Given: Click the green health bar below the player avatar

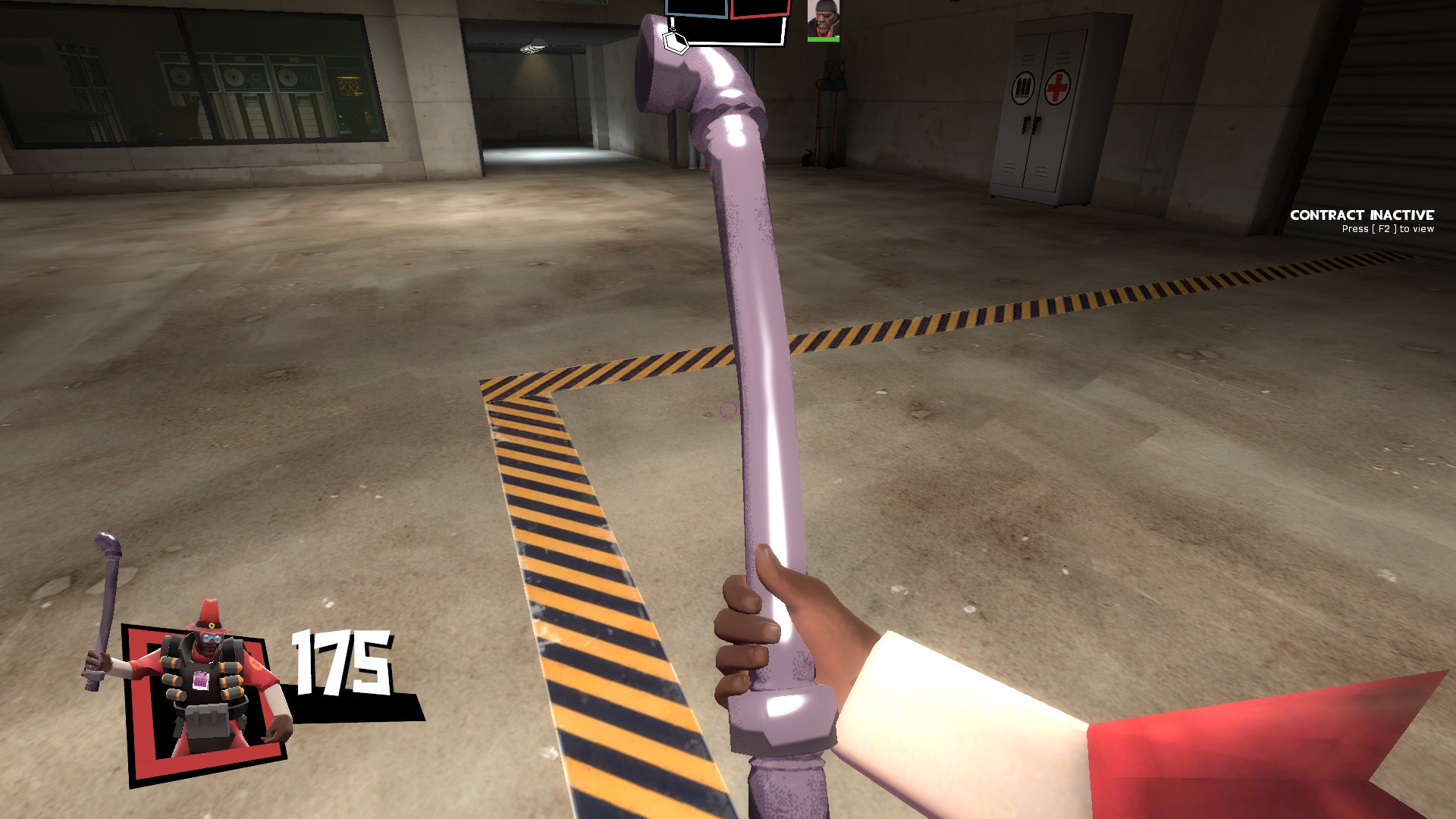Looking at the screenshot, I should tap(823, 39).
